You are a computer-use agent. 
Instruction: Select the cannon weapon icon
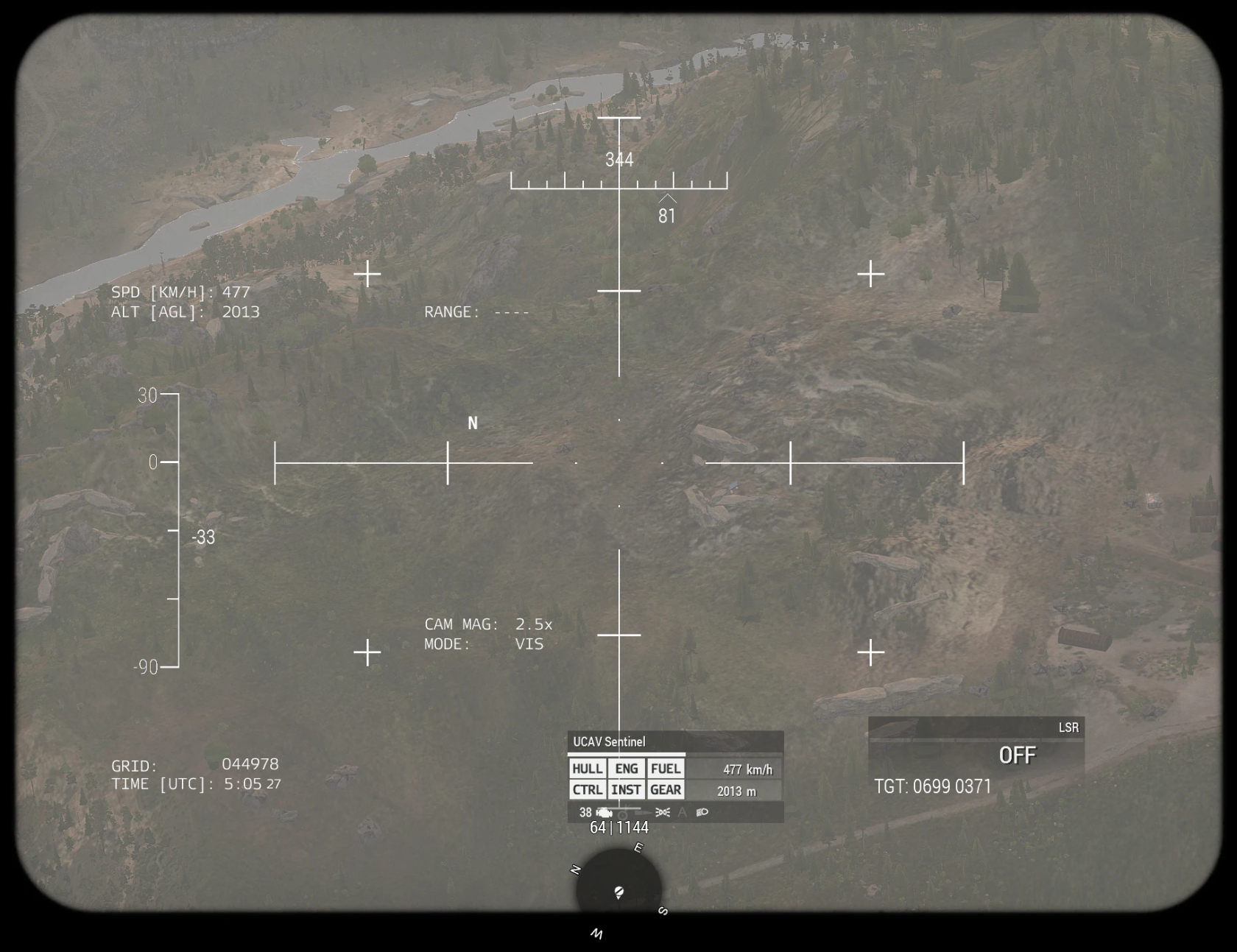[x=622, y=814]
